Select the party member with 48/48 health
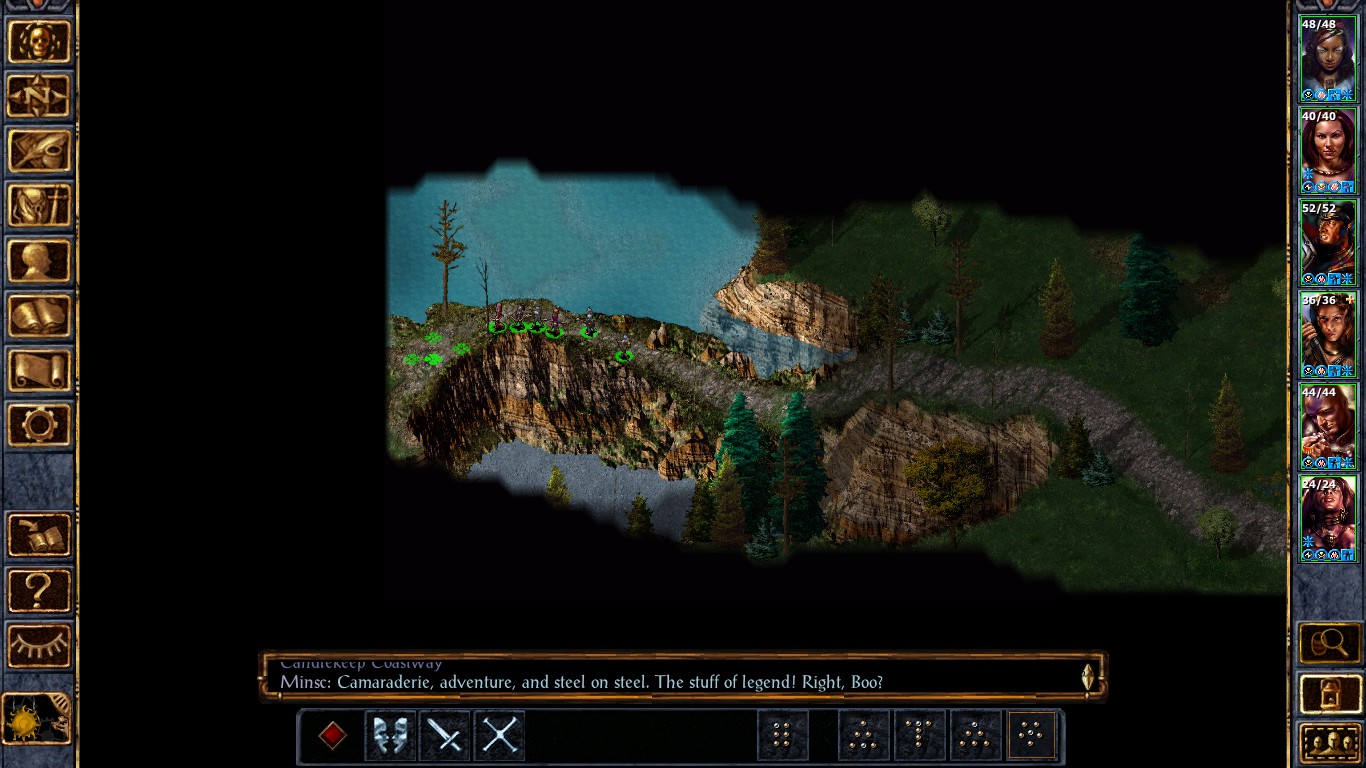Image resolution: width=1366 pixels, height=768 pixels. [1328, 58]
